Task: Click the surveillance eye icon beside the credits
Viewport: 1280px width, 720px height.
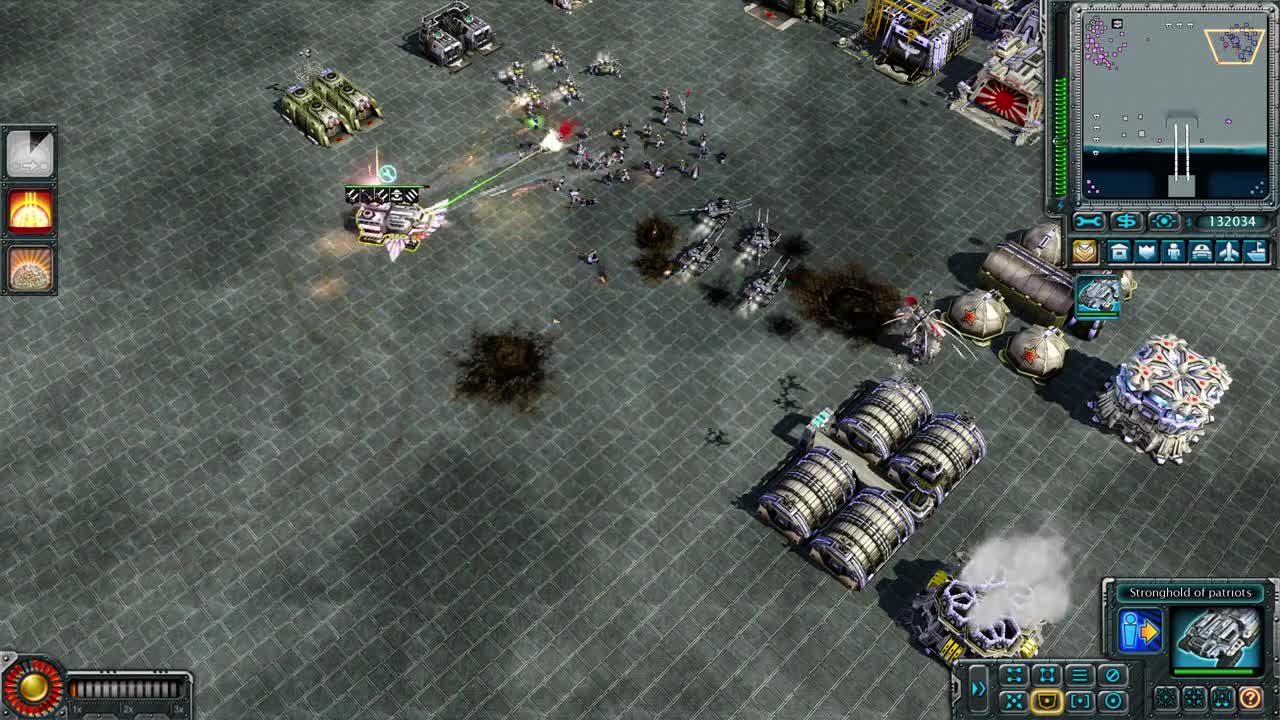Action: (1162, 221)
